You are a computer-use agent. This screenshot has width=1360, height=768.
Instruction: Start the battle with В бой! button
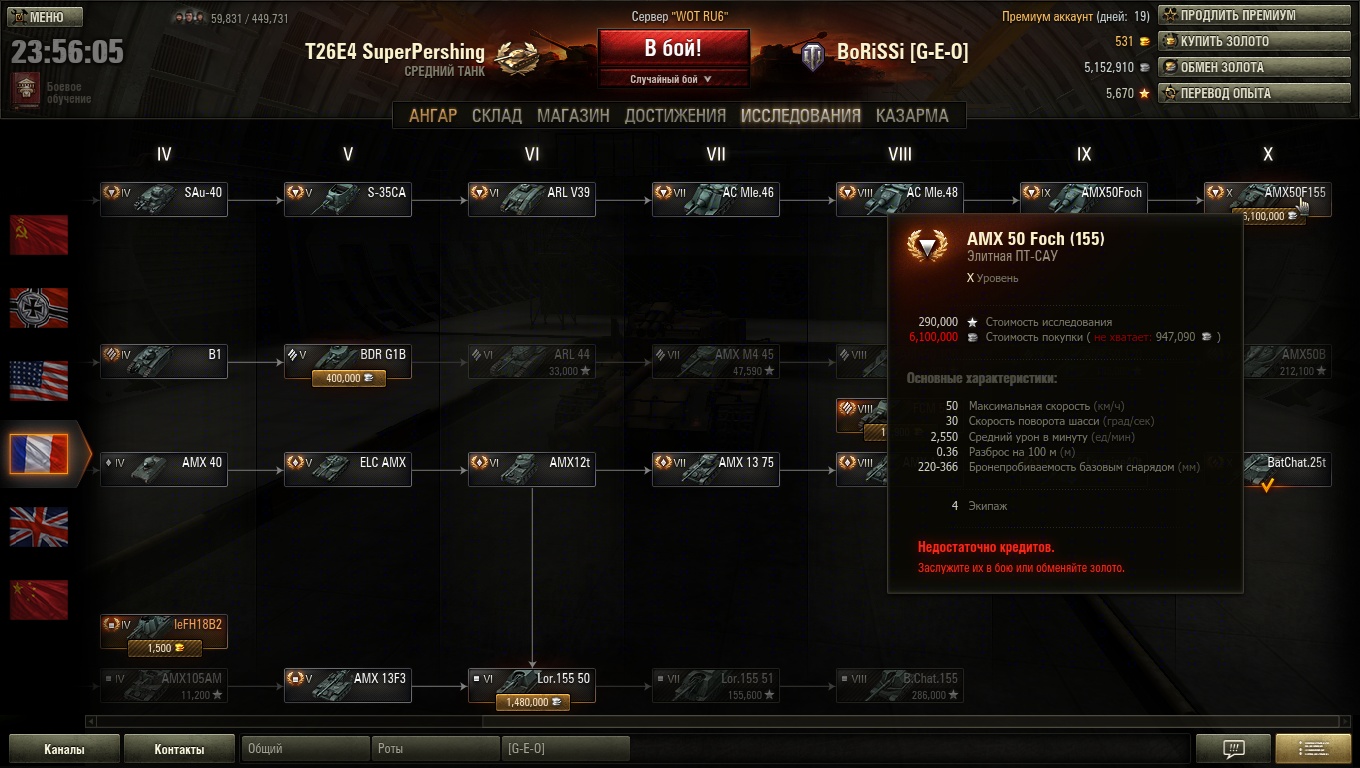pos(673,48)
